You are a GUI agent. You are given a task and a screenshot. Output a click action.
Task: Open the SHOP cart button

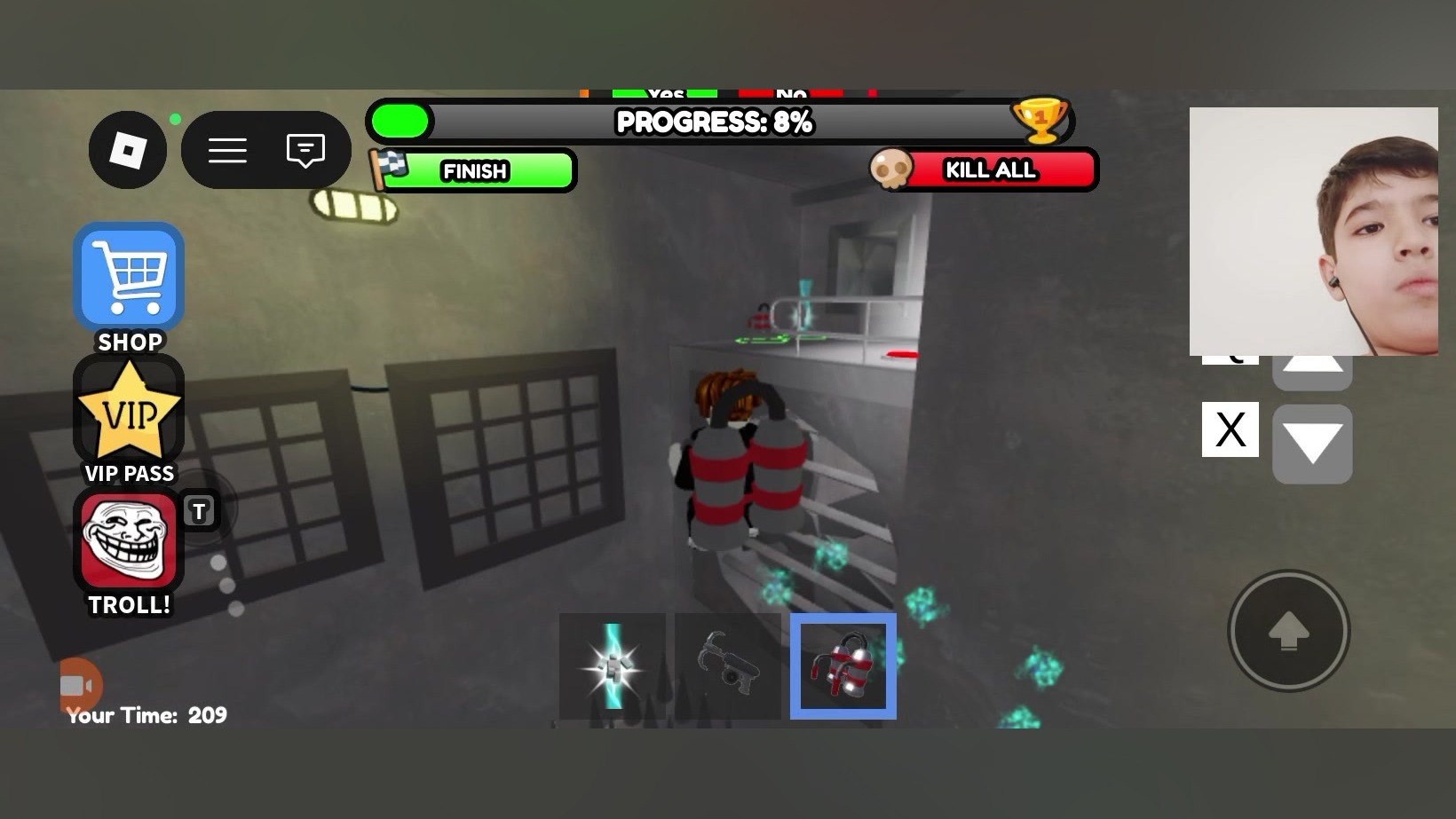(x=130, y=278)
